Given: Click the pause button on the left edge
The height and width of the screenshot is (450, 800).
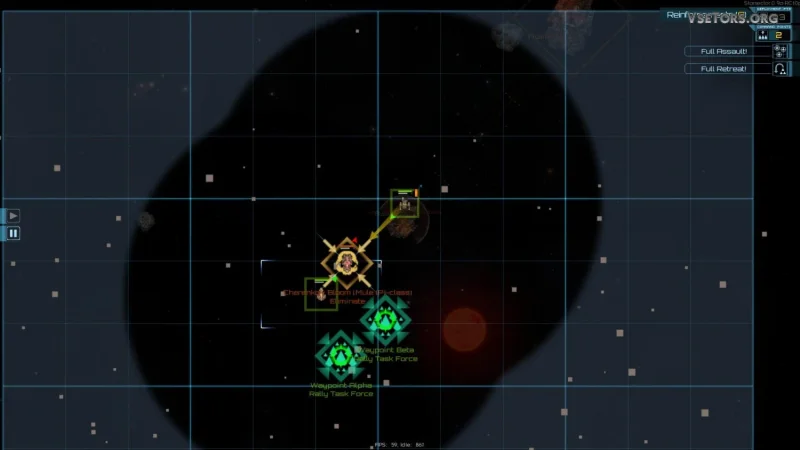Looking at the screenshot, I should click(x=13, y=233).
